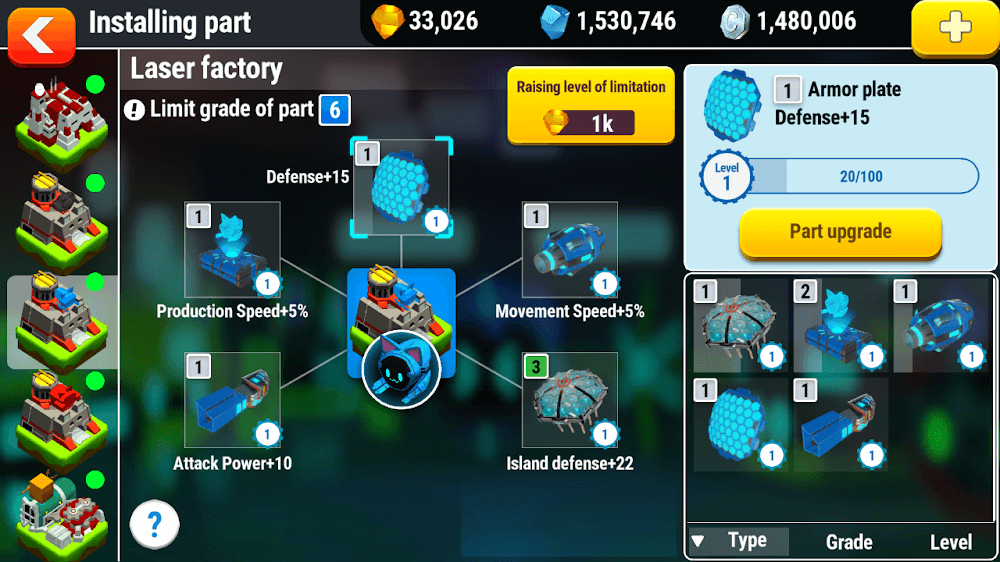1000x562 pixels.
Task: Sort inventory parts by Type
Action: tap(739, 541)
